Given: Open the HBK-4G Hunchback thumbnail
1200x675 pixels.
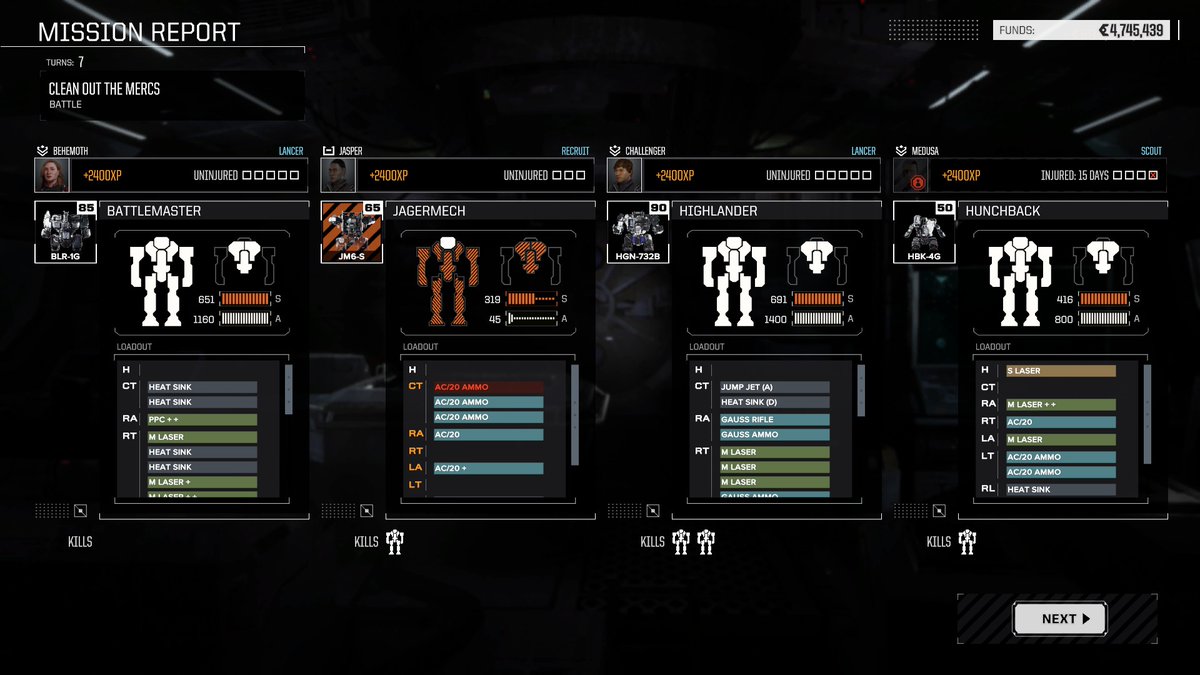Looking at the screenshot, I should point(925,231).
